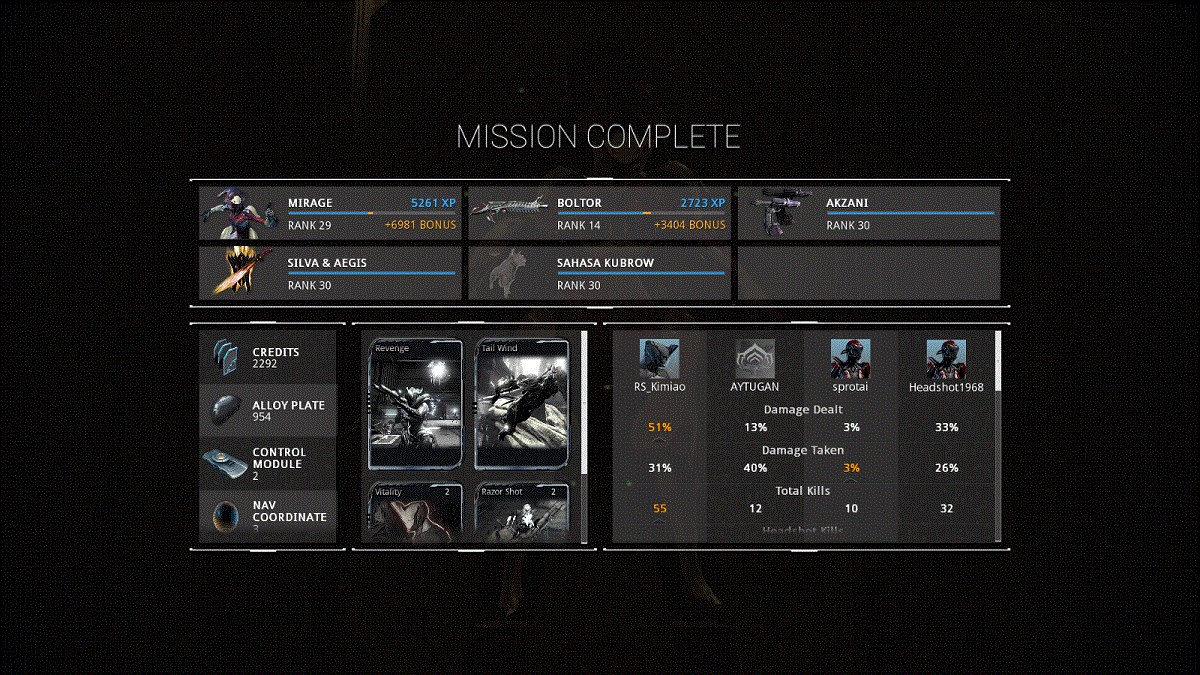Choose the Nav Coordinate reward row
The image size is (1200, 675).
pyautogui.click(x=268, y=517)
